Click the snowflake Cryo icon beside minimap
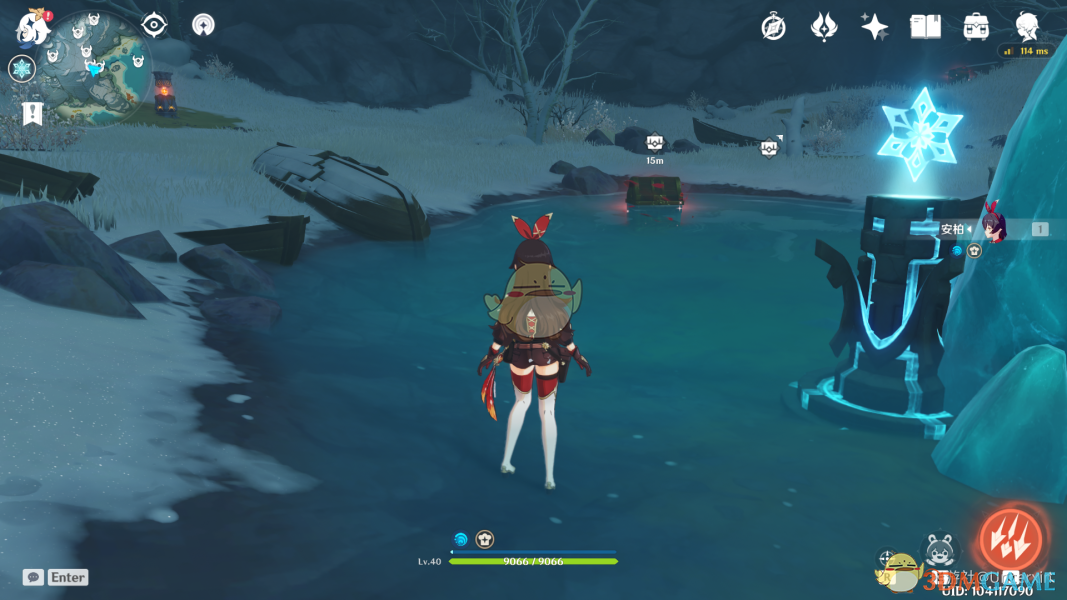Viewport: 1067px width, 600px height. pos(22,69)
